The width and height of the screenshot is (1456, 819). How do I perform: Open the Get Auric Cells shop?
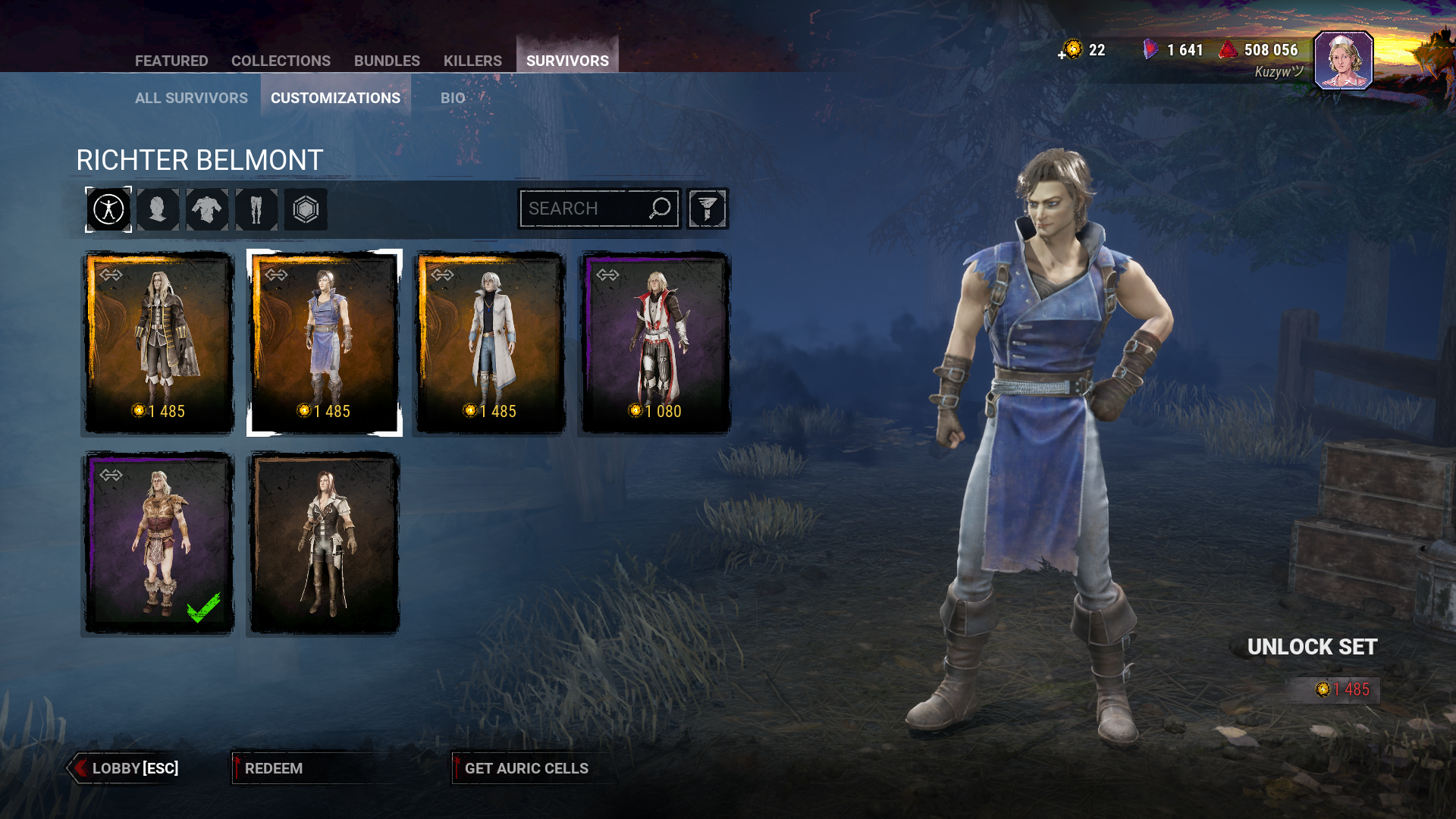pyautogui.click(x=526, y=768)
